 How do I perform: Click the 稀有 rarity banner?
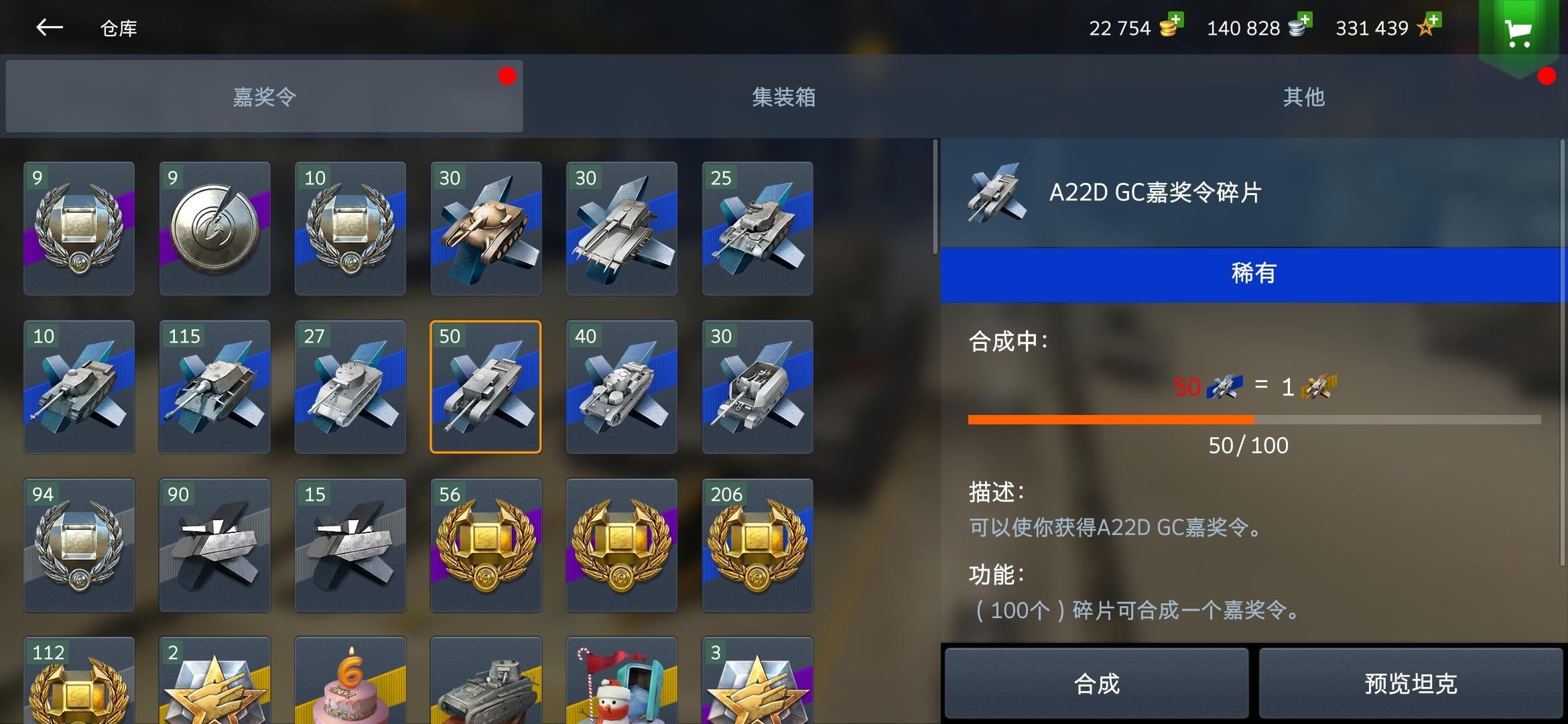click(x=1253, y=273)
